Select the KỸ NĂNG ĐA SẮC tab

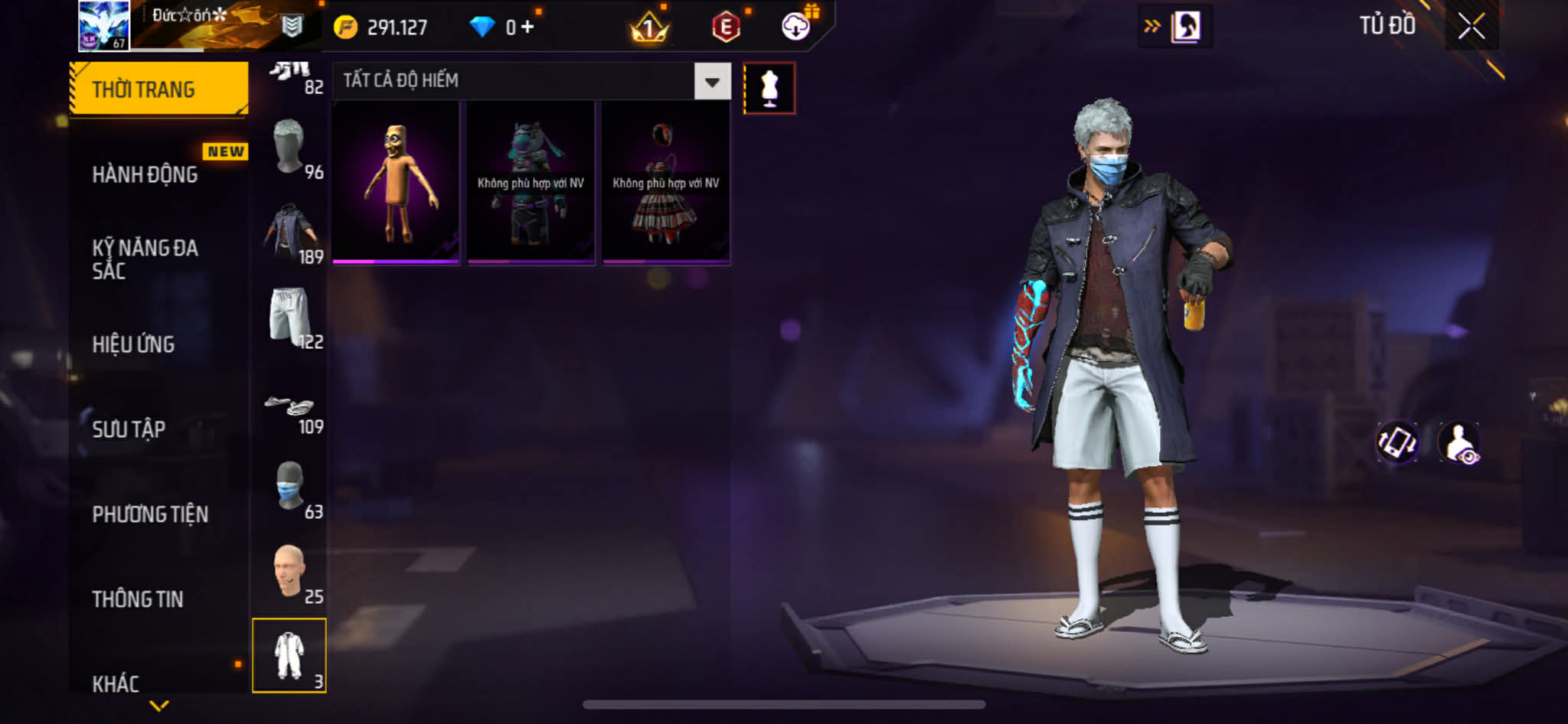click(x=145, y=259)
